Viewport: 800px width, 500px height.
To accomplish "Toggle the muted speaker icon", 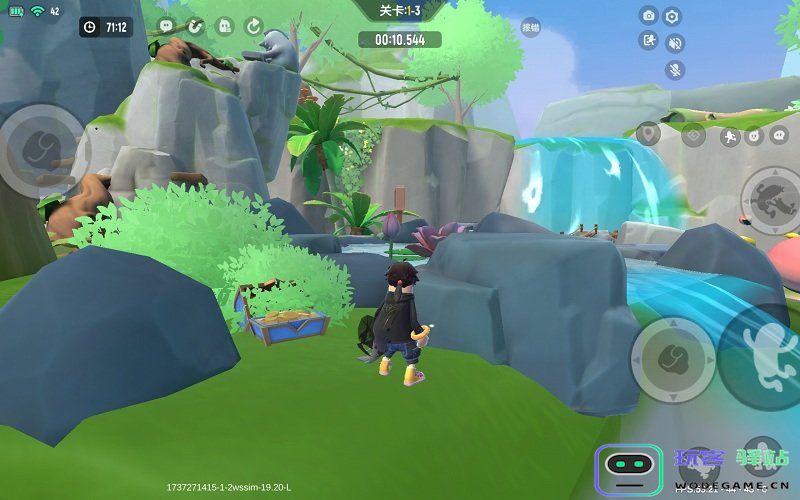I will [x=675, y=43].
